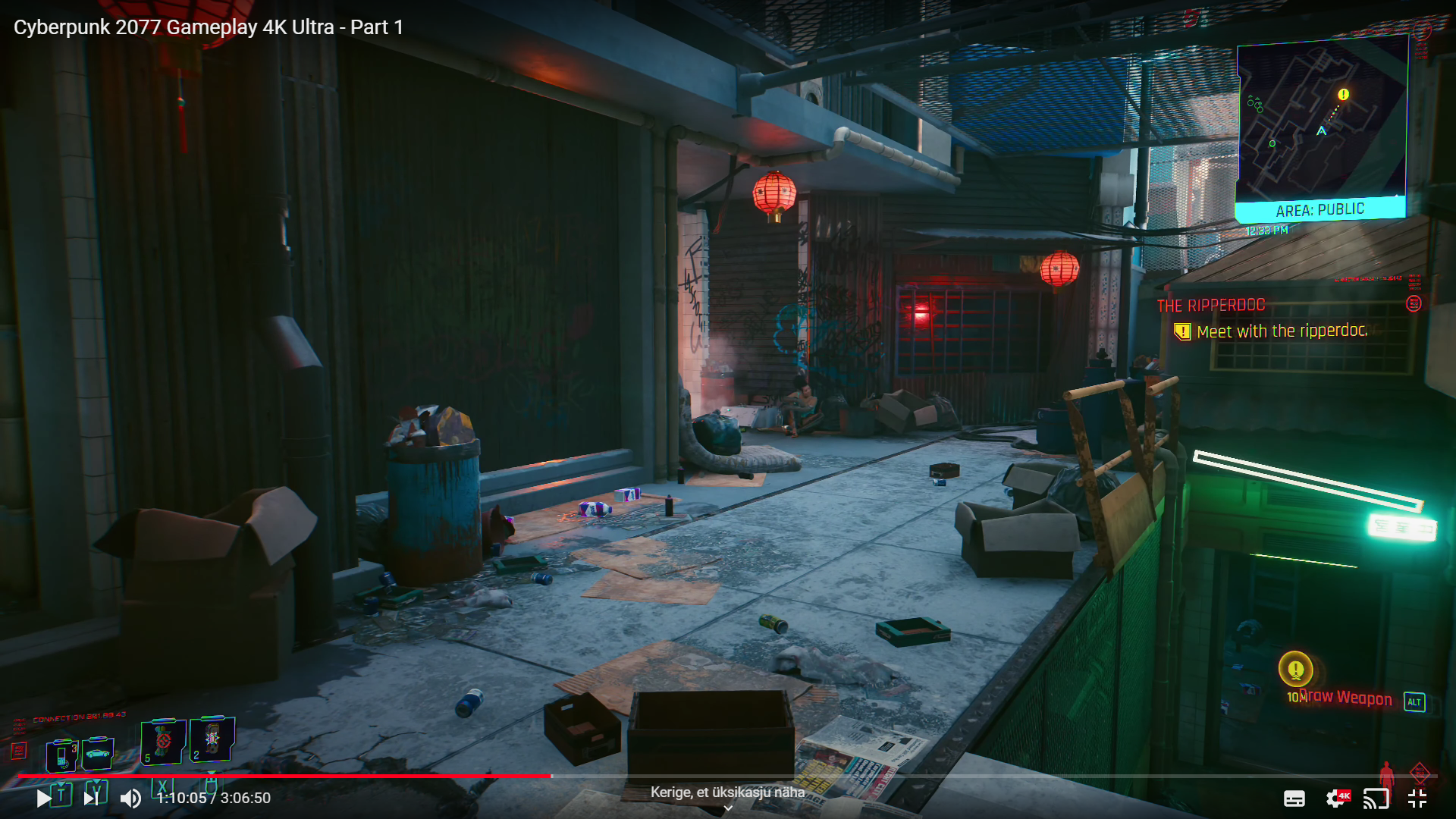The image size is (1456, 819).
Task: Call vehicle using the car icon
Action: pyautogui.click(x=99, y=753)
